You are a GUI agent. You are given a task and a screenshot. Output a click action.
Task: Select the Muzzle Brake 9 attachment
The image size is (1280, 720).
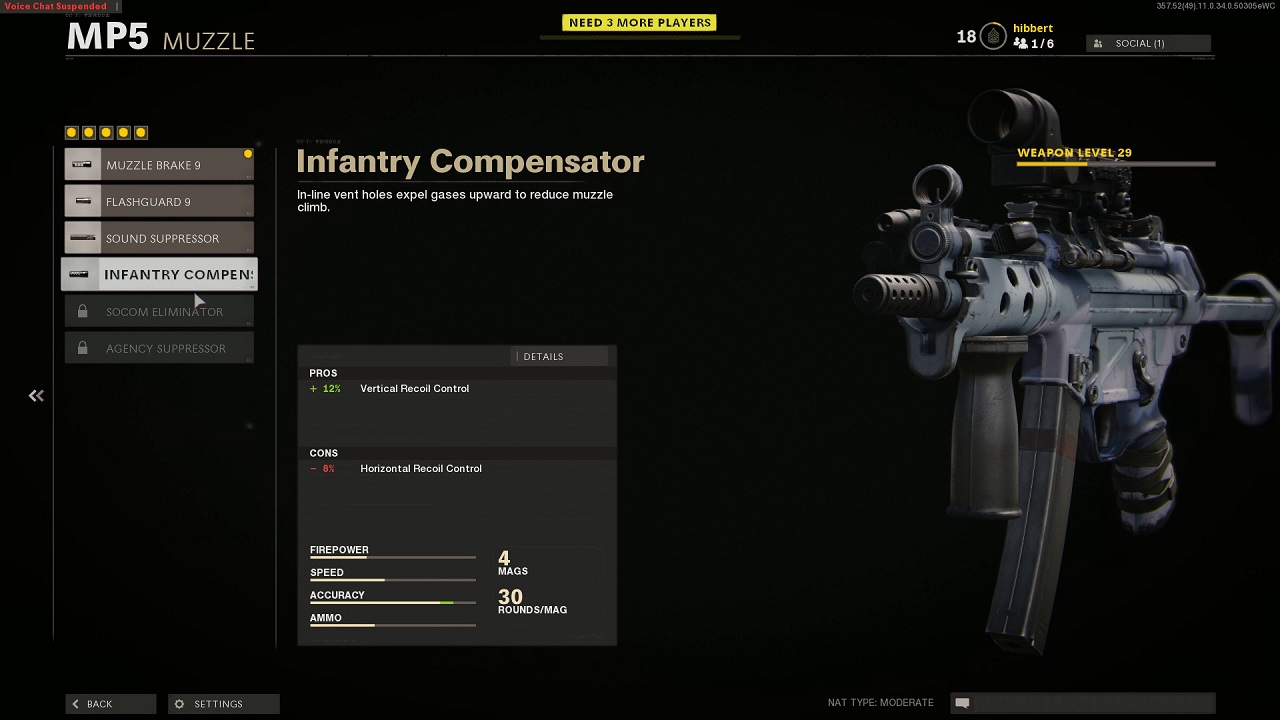159,165
